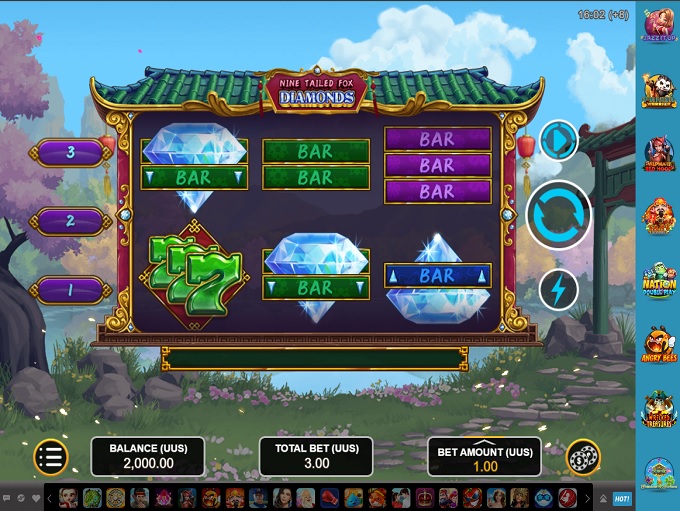Click the poker chips icon
Image resolution: width=680 pixels, height=511 pixels.
pos(583,457)
